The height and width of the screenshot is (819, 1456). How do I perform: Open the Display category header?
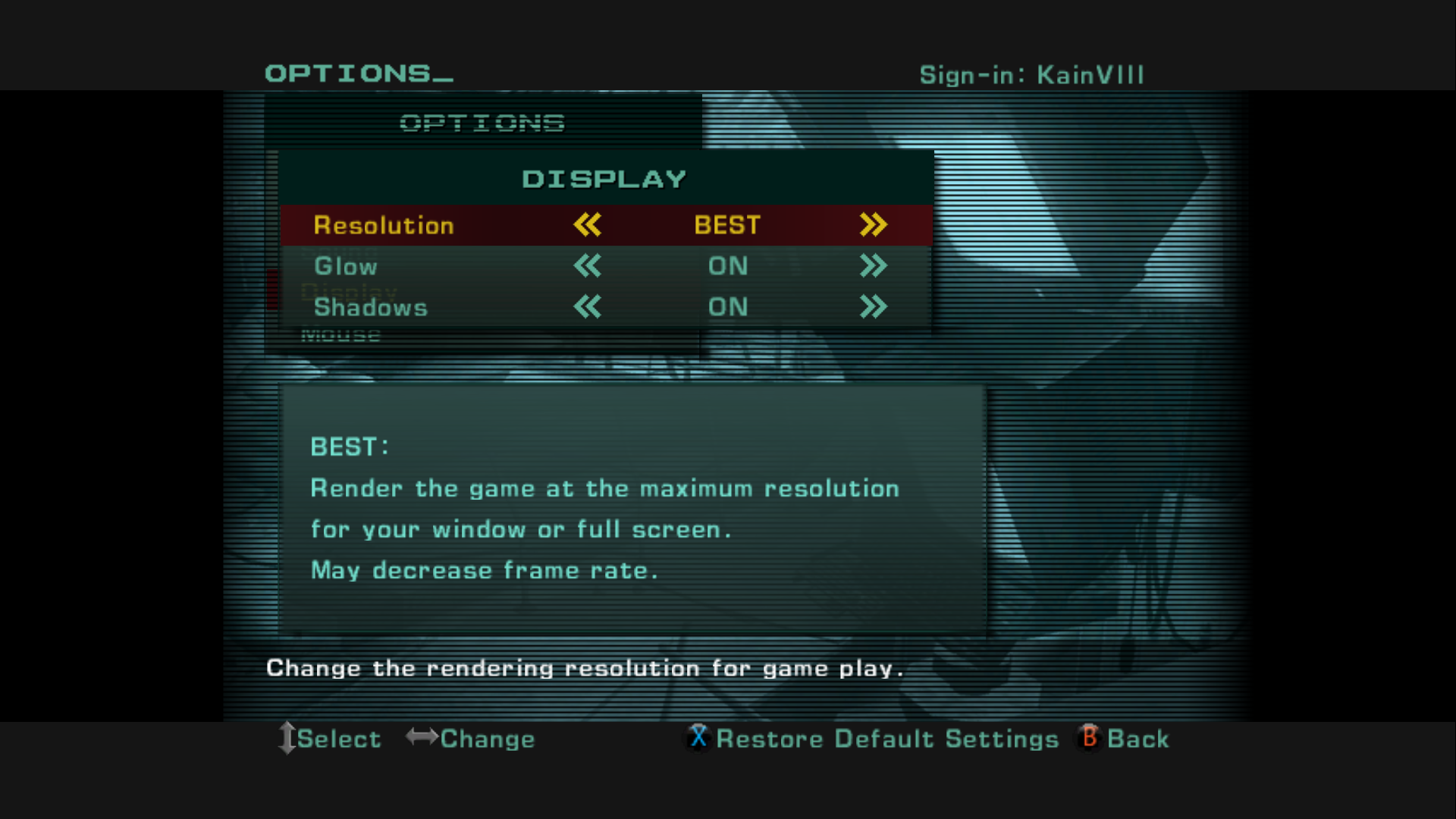(605, 177)
